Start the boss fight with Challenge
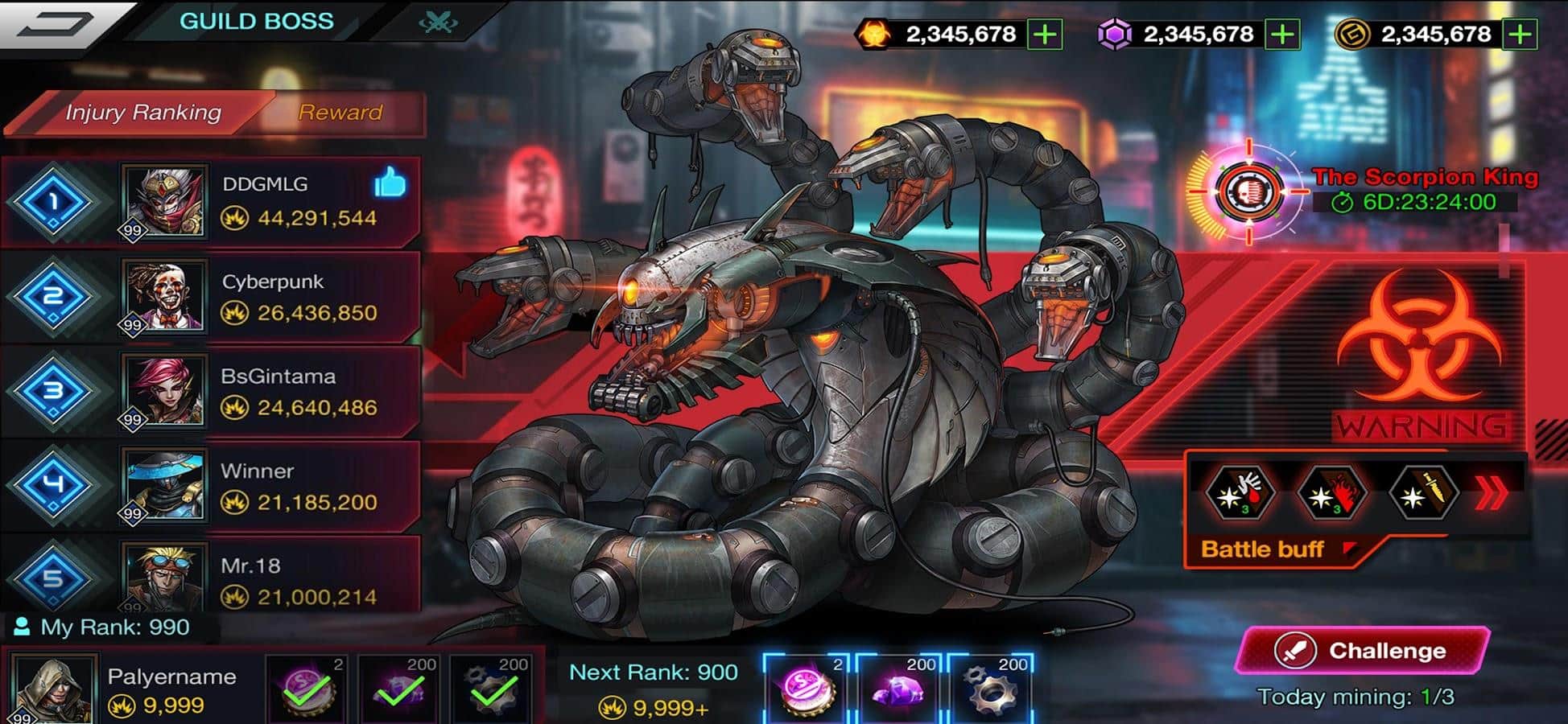The width and height of the screenshot is (1568, 724). 1362,650
